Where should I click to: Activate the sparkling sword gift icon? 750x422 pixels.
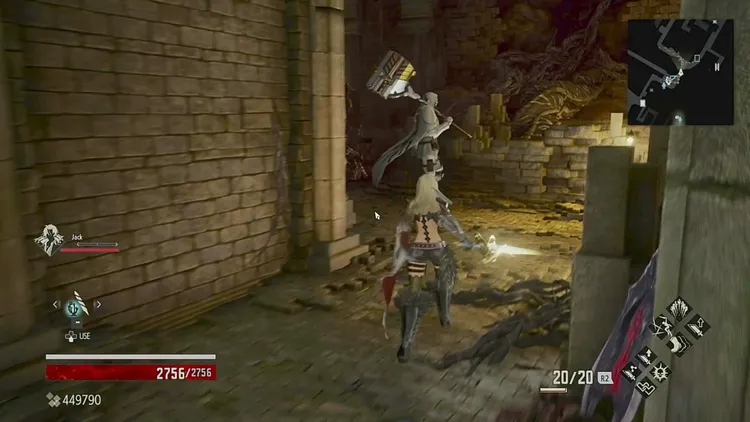[630, 372]
